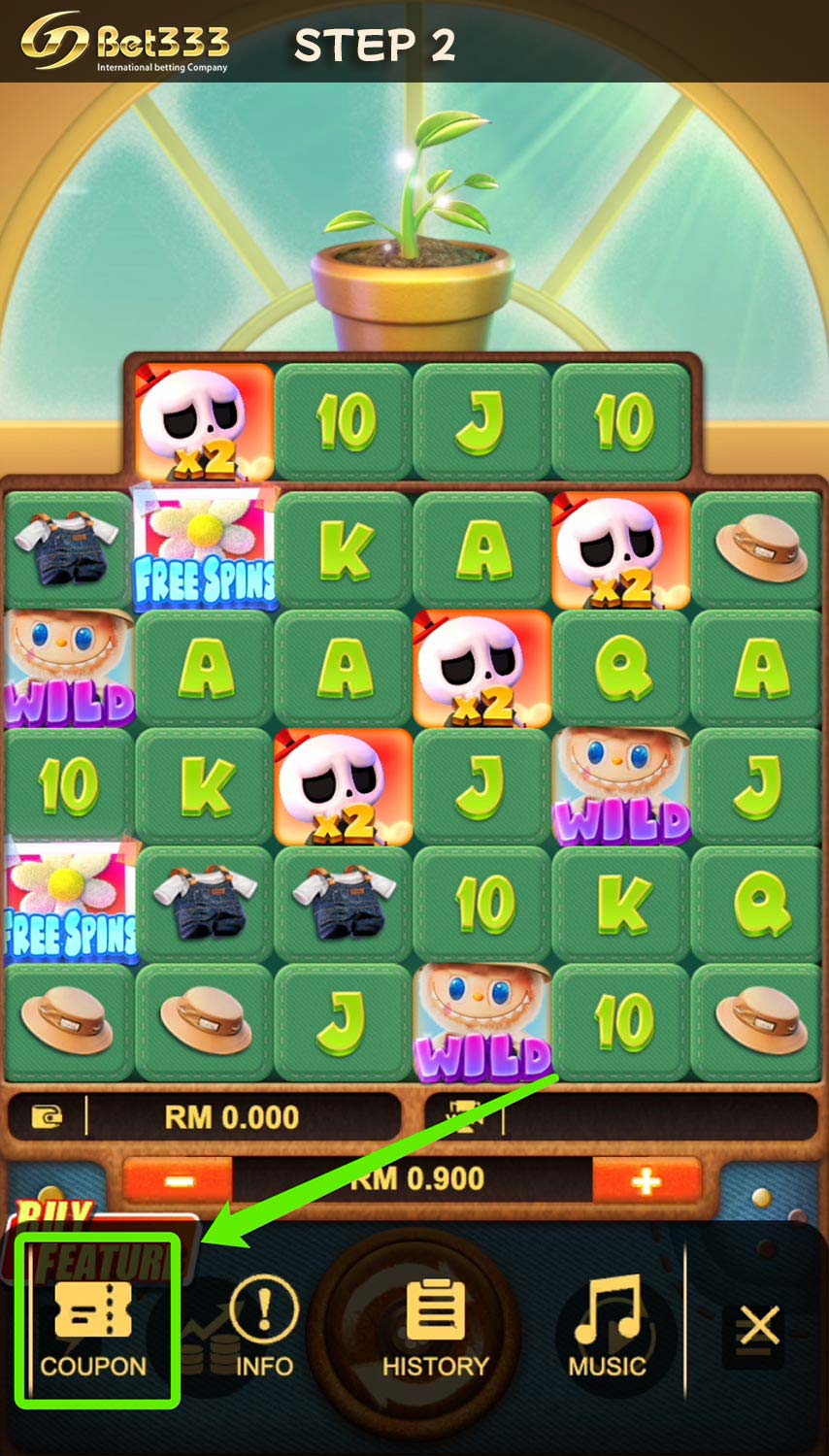
Task: Toggle the Music setting
Action: click(607, 1326)
